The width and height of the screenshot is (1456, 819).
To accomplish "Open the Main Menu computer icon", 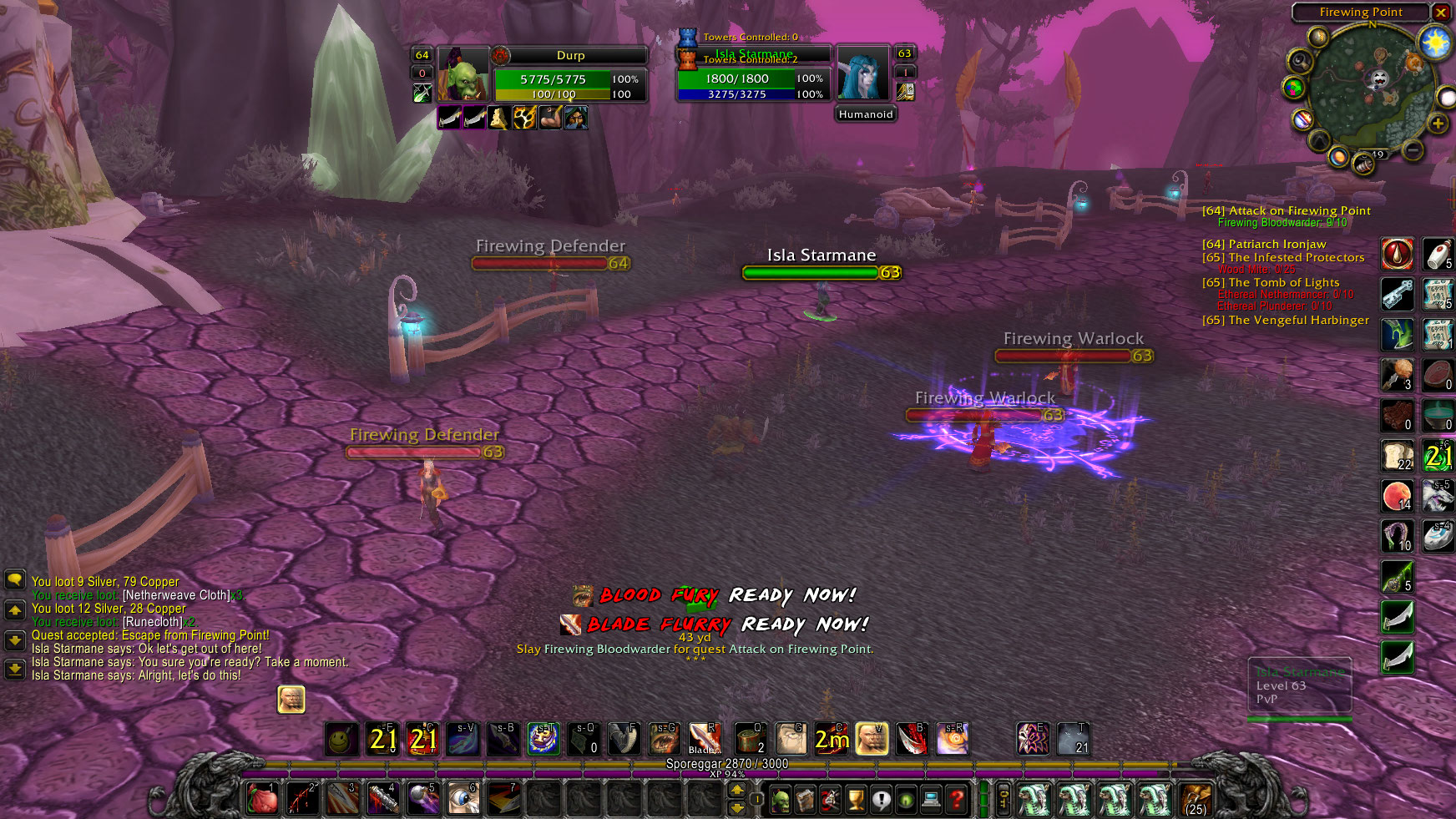I will point(931,798).
